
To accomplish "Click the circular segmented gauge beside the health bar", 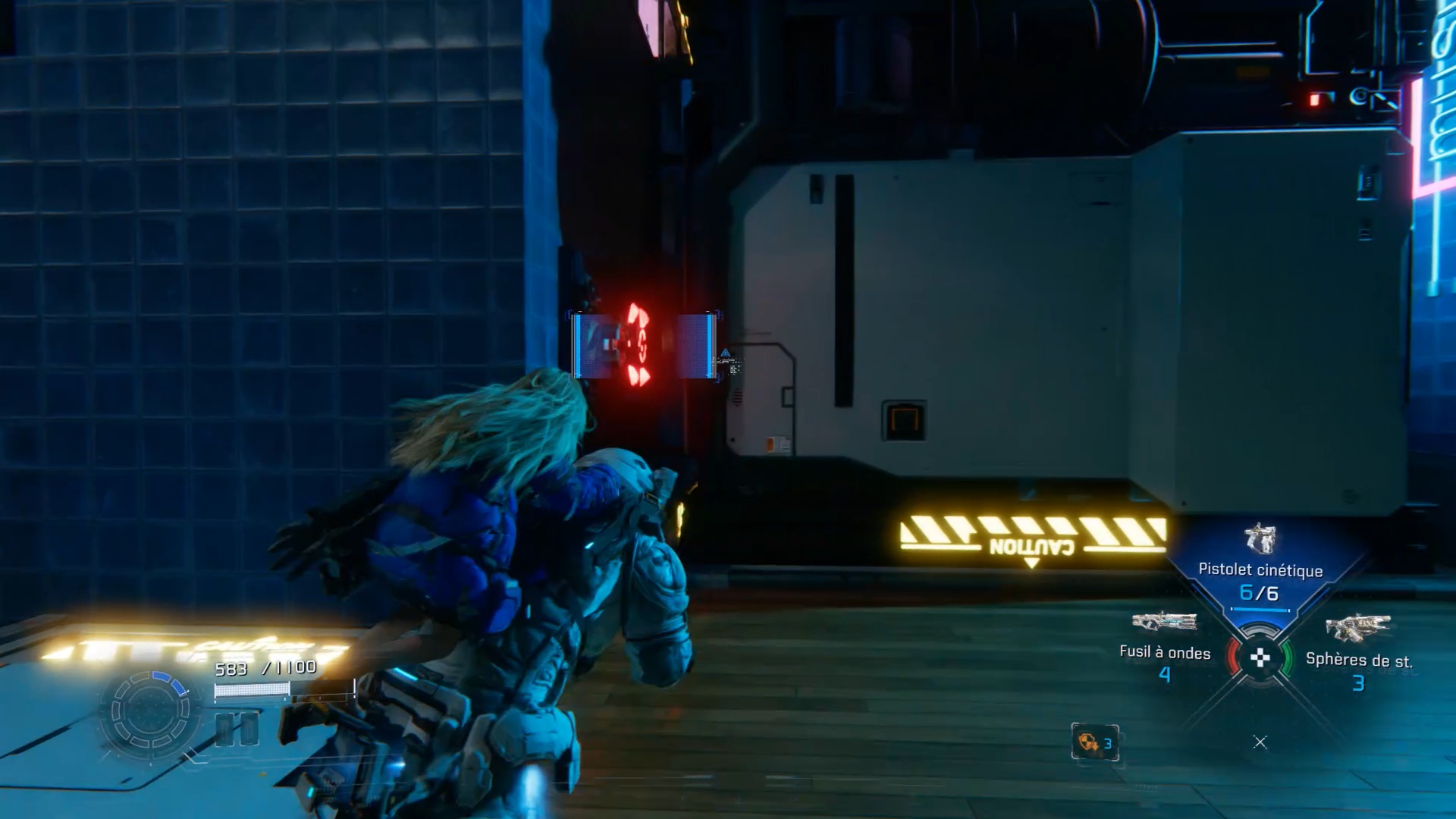I will pos(150,711).
